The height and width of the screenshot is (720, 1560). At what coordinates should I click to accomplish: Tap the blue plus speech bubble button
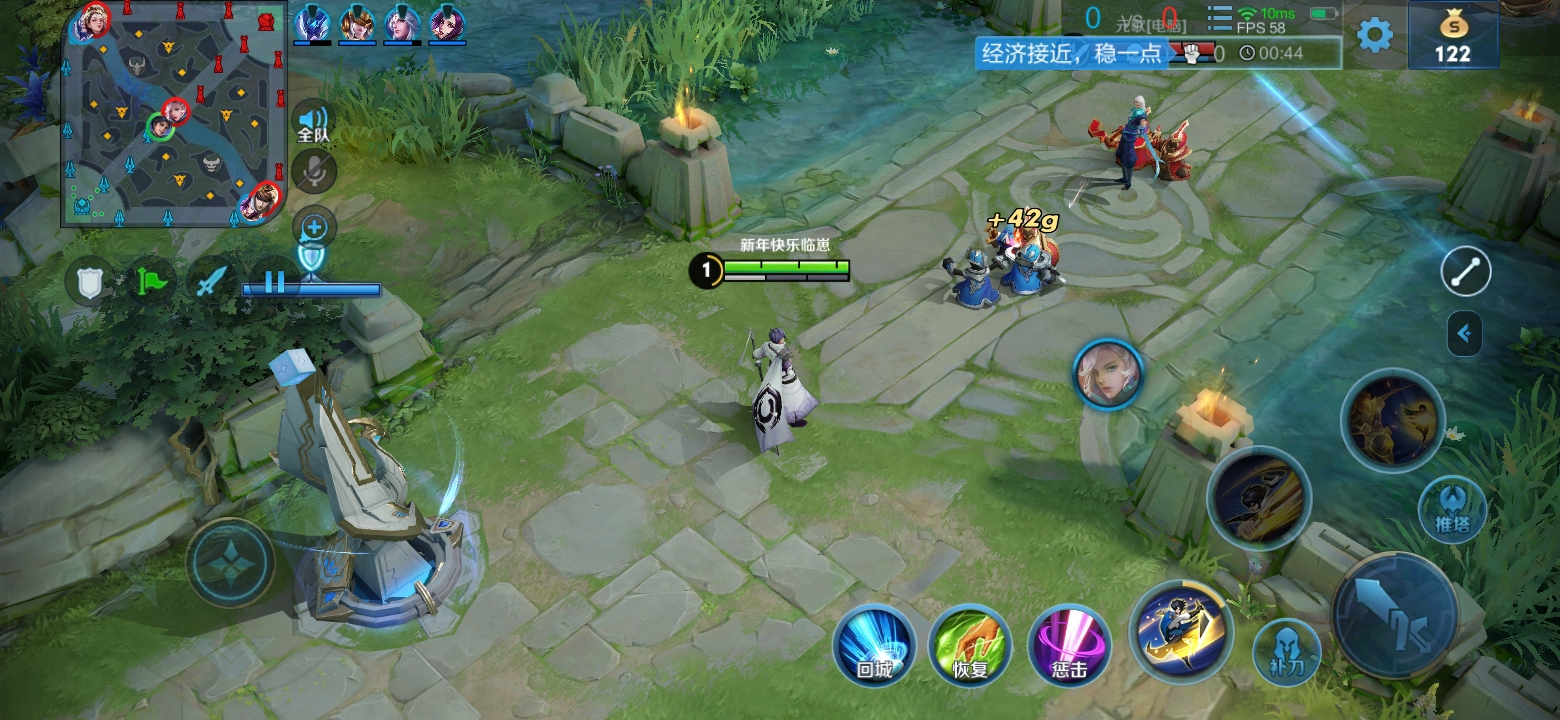314,228
